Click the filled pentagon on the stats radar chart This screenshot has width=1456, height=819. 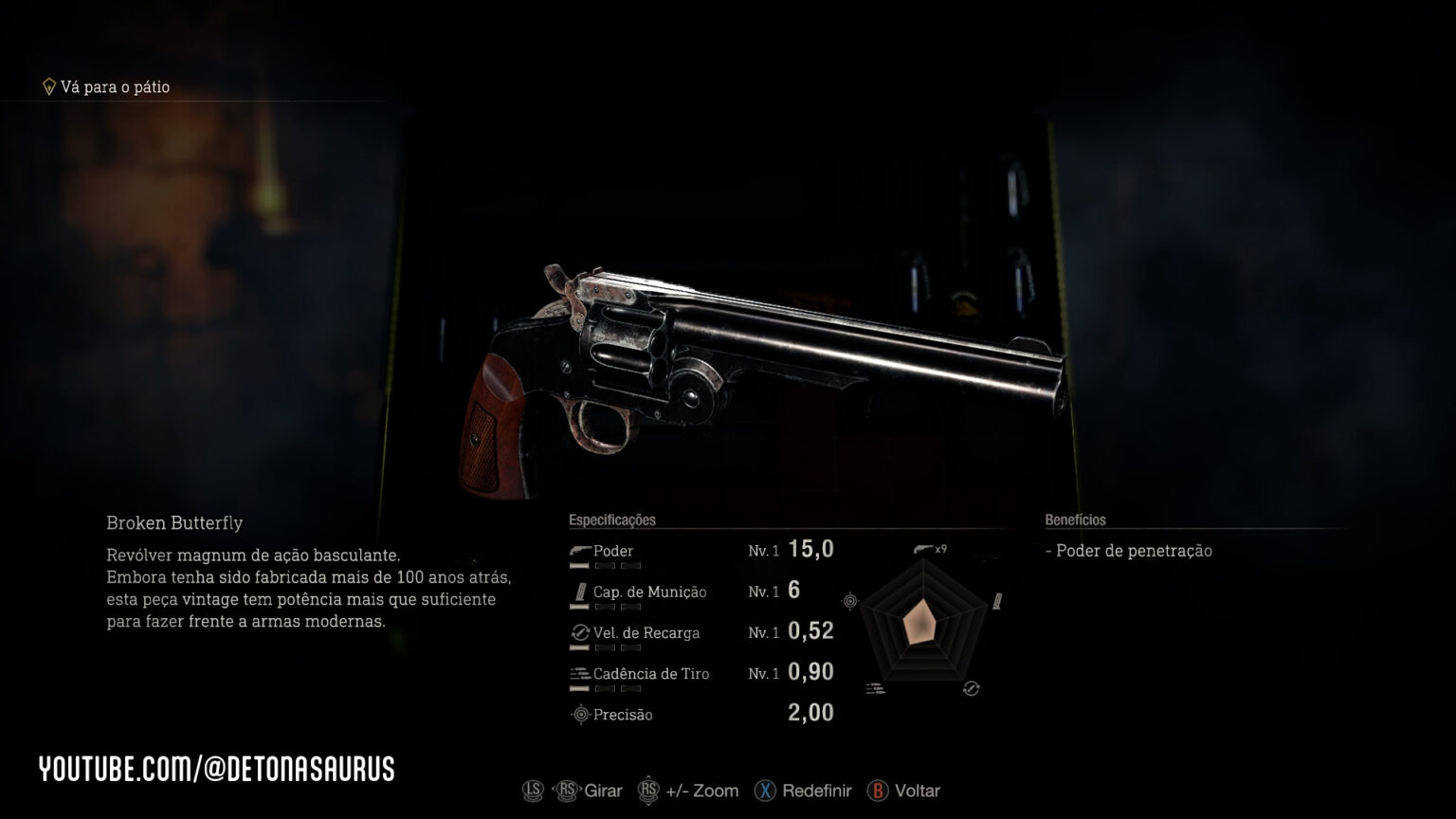click(921, 621)
